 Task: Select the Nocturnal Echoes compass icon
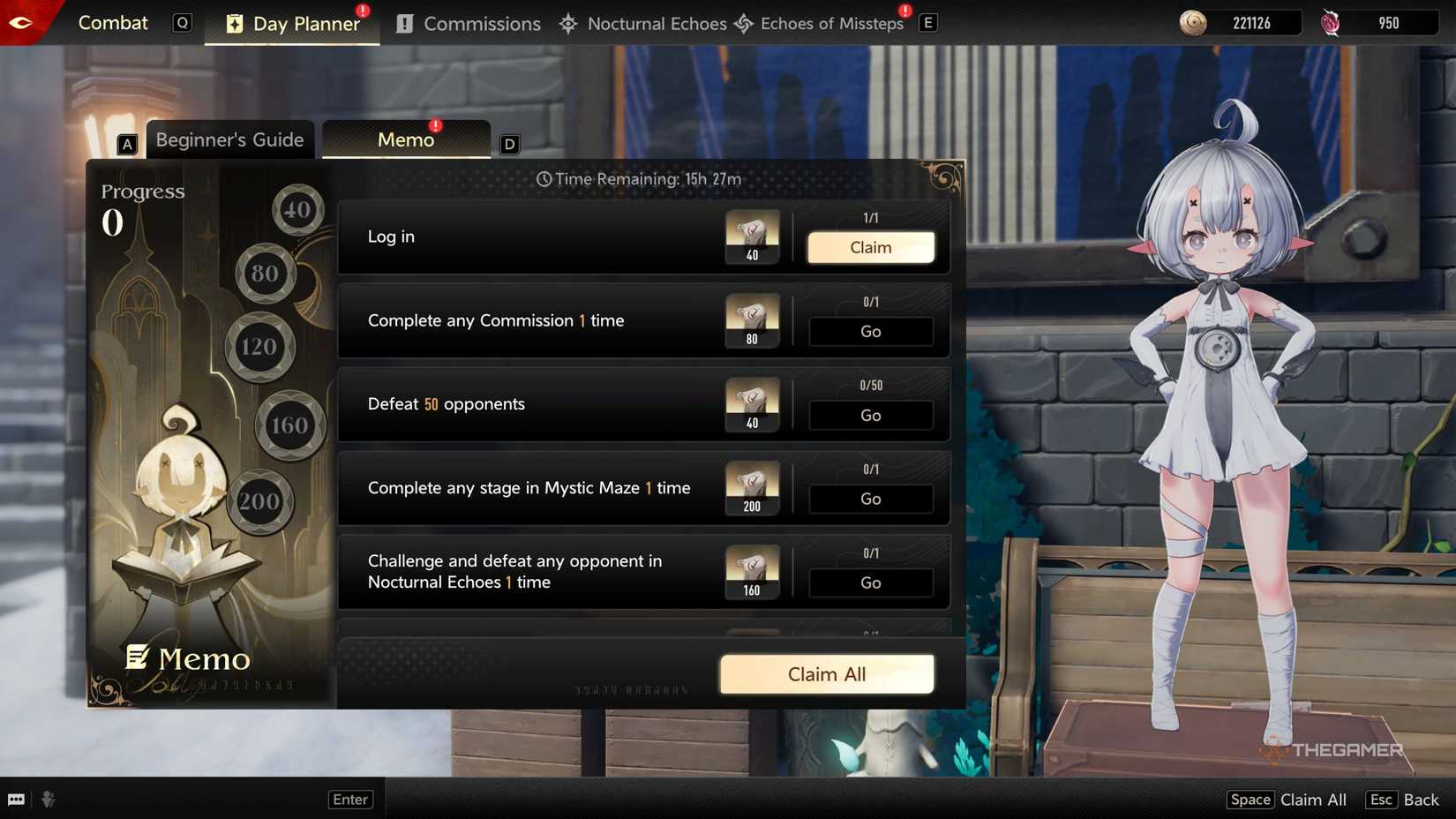(x=569, y=23)
